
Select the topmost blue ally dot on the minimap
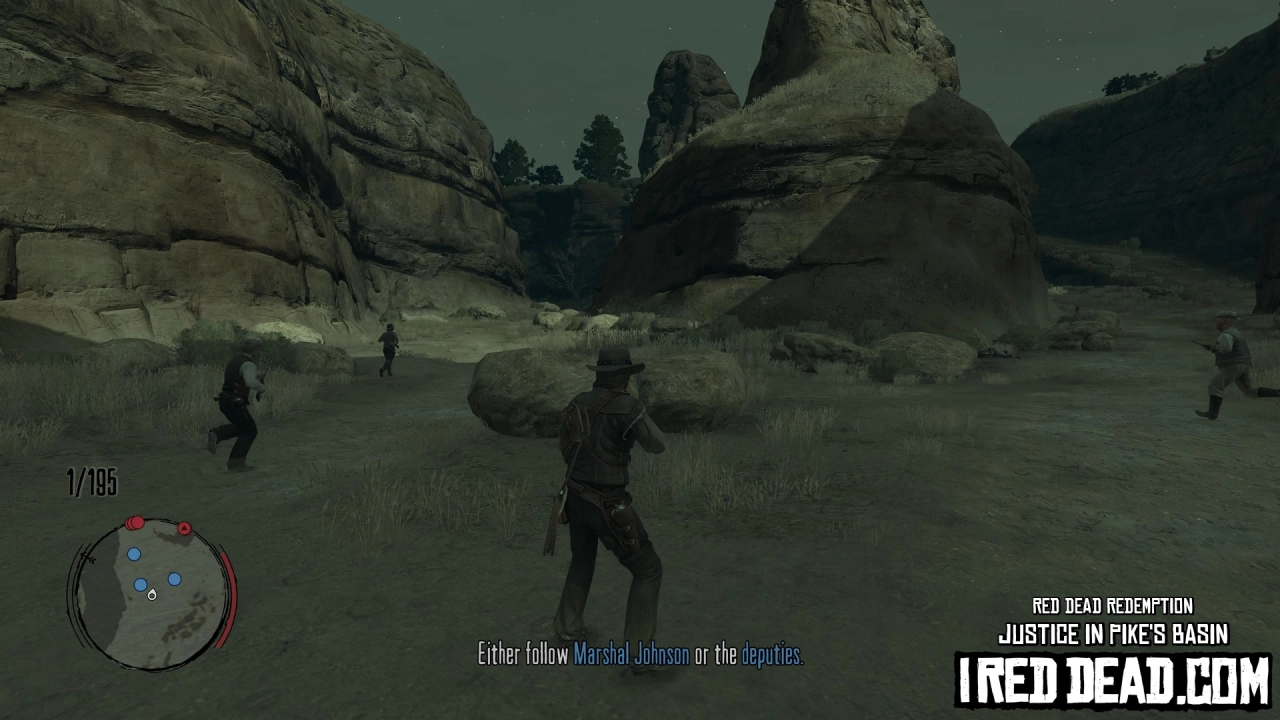[x=133, y=553]
